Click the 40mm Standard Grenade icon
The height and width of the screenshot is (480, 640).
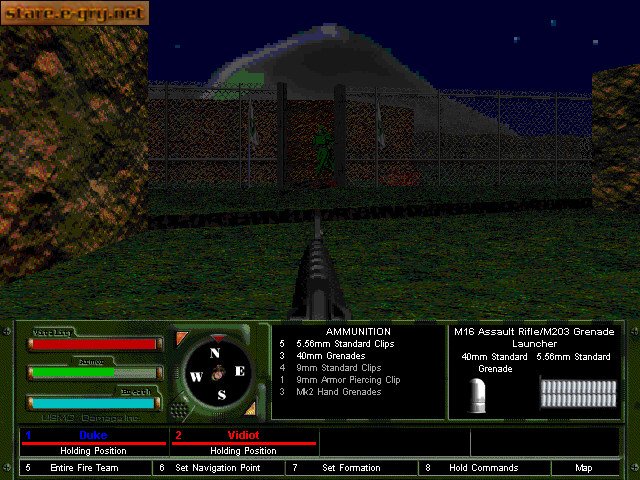click(x=480, y=396)
